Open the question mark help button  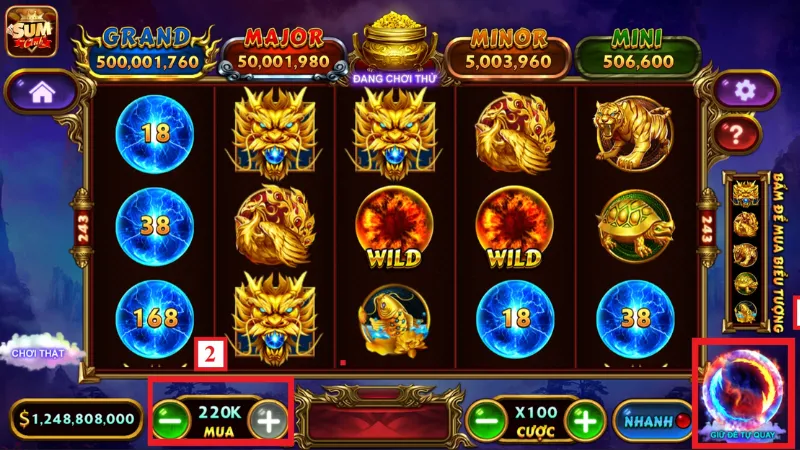point(741,131)
